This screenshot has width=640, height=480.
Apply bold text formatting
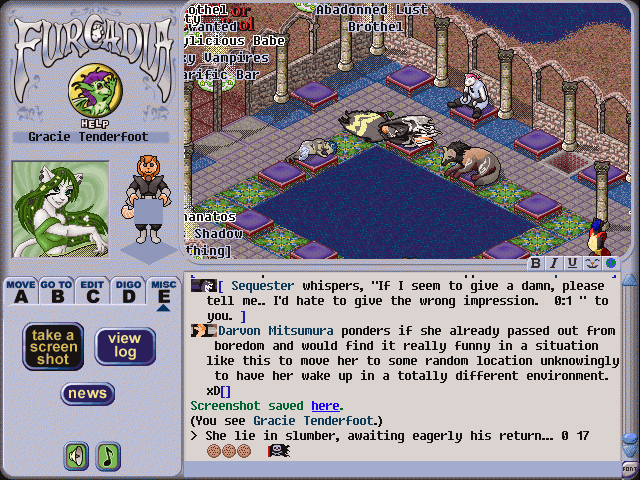click(x=536, y=263)
